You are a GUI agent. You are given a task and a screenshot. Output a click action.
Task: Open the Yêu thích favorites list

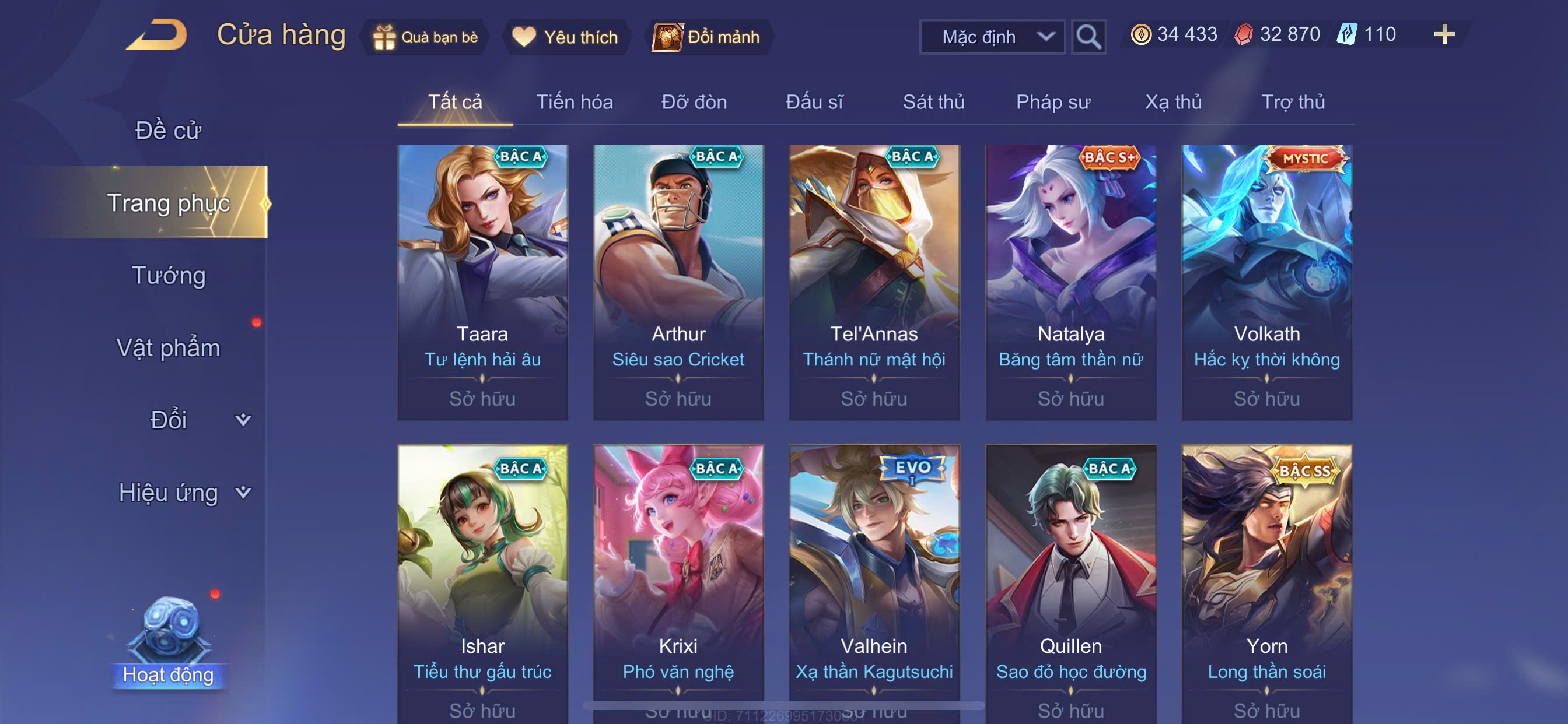pos(565,37)
